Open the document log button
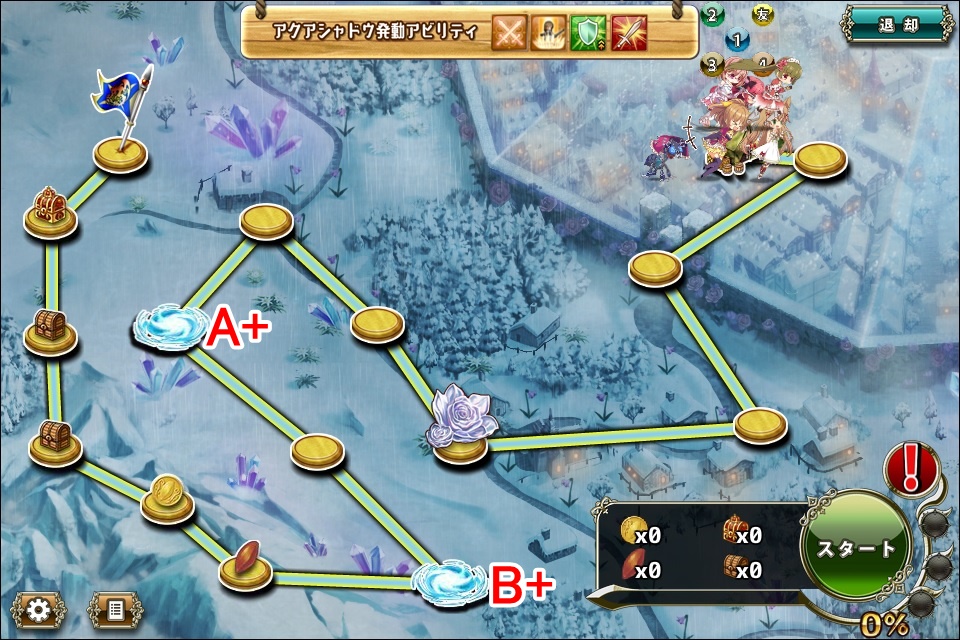Viewport: 960px width, 640px height. coord(115,608)
